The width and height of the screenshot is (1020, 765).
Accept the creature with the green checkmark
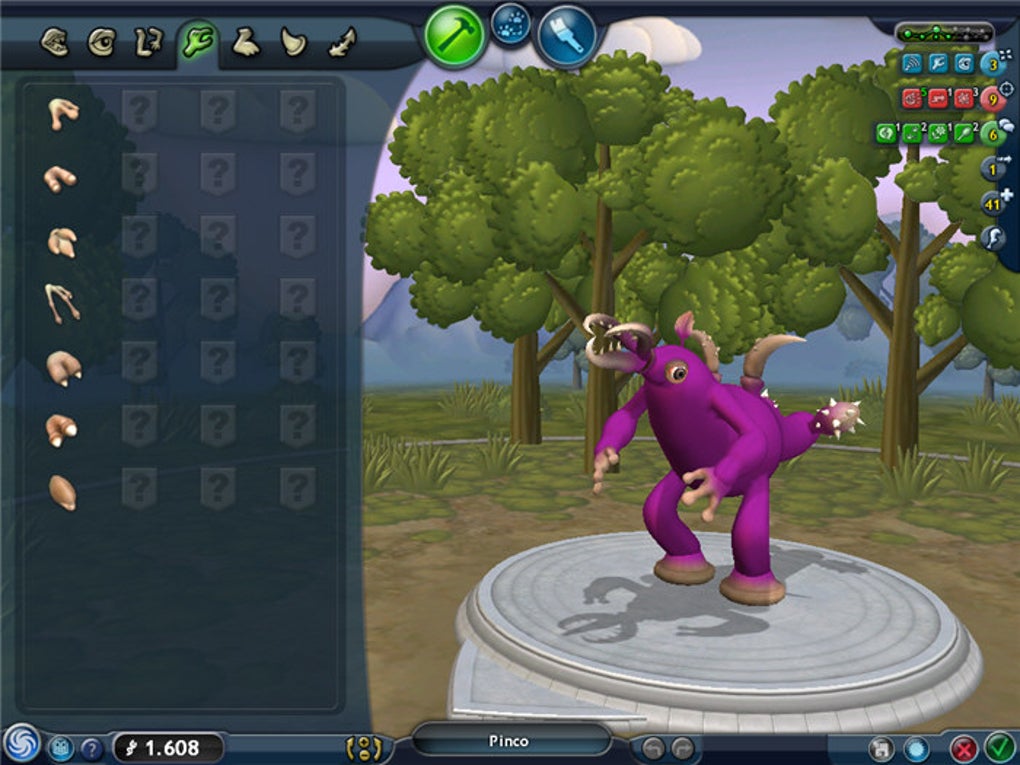click(998, 747)
